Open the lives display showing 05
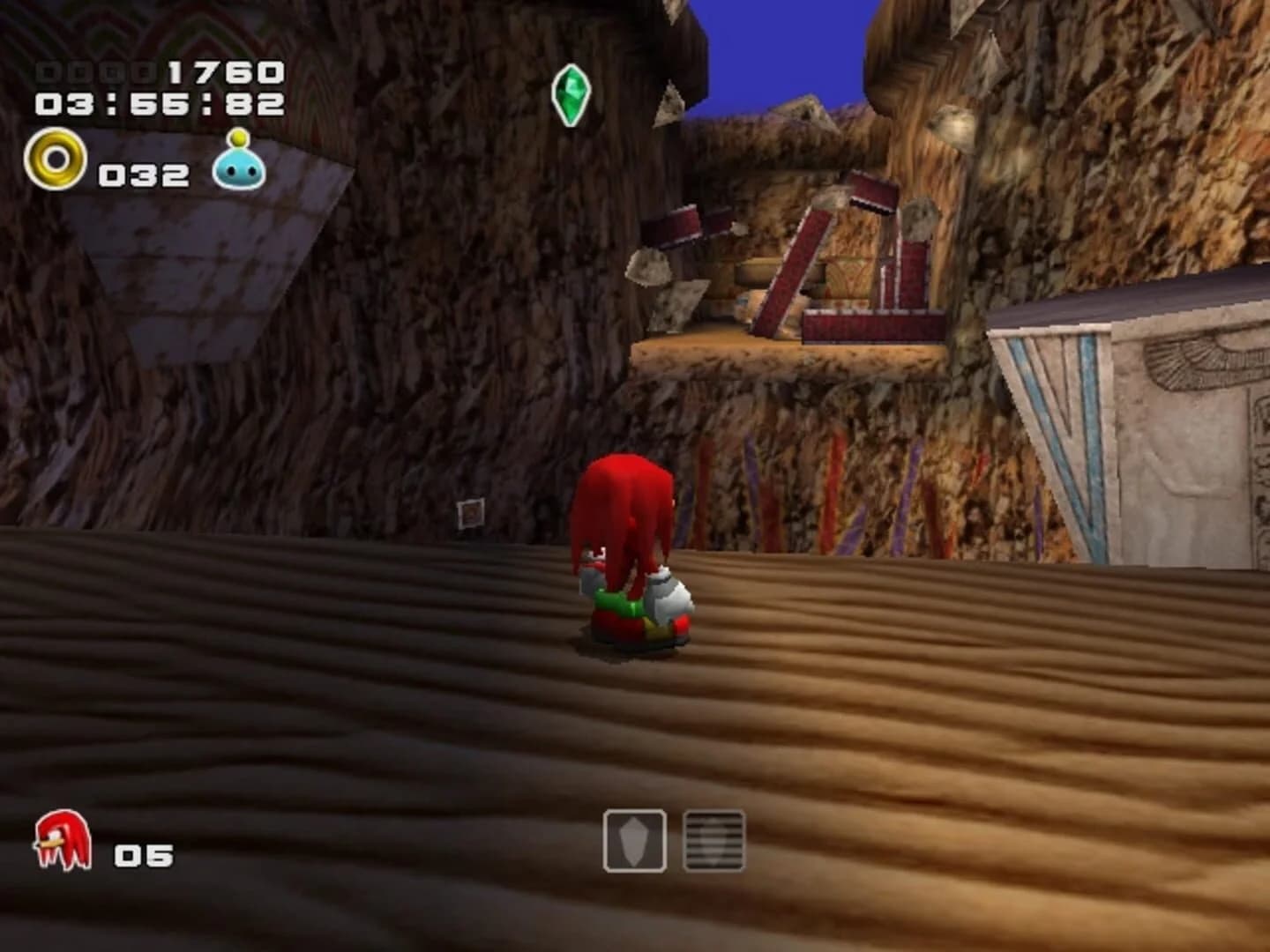This screenshot has width=1270, height=952. [144, 853]
